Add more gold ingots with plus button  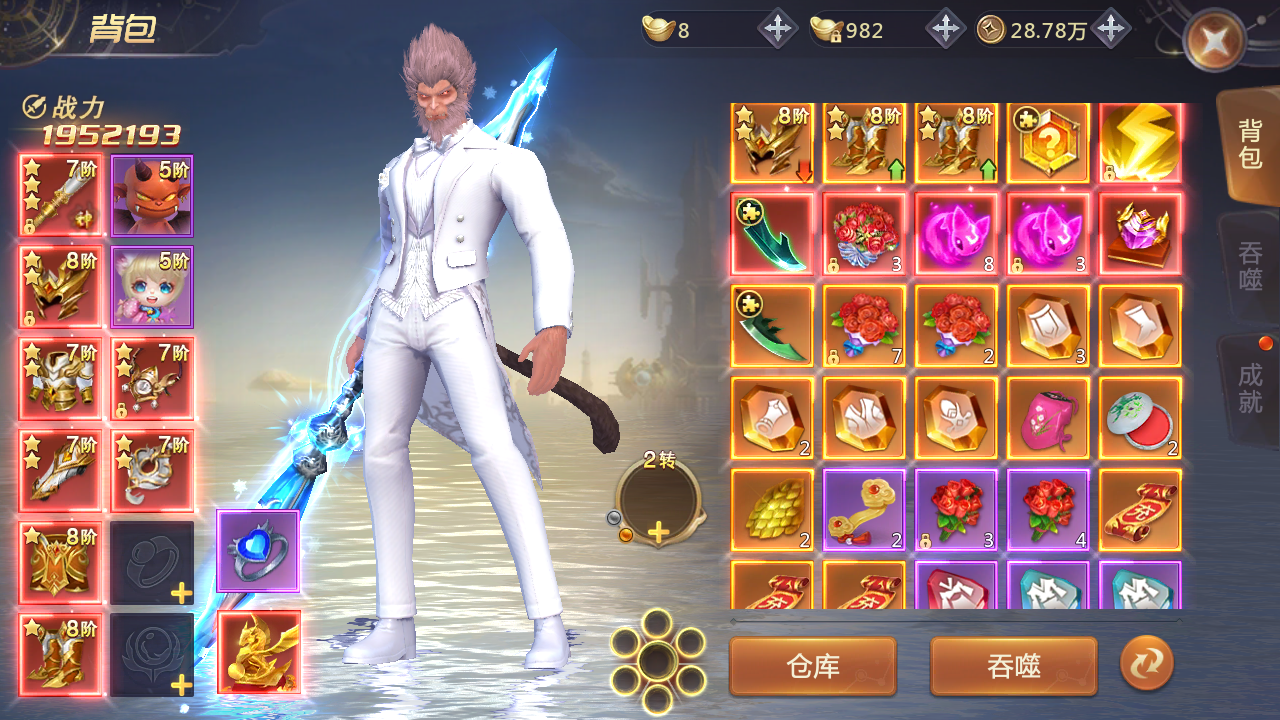pyautogui.click(x=777, y=30)
